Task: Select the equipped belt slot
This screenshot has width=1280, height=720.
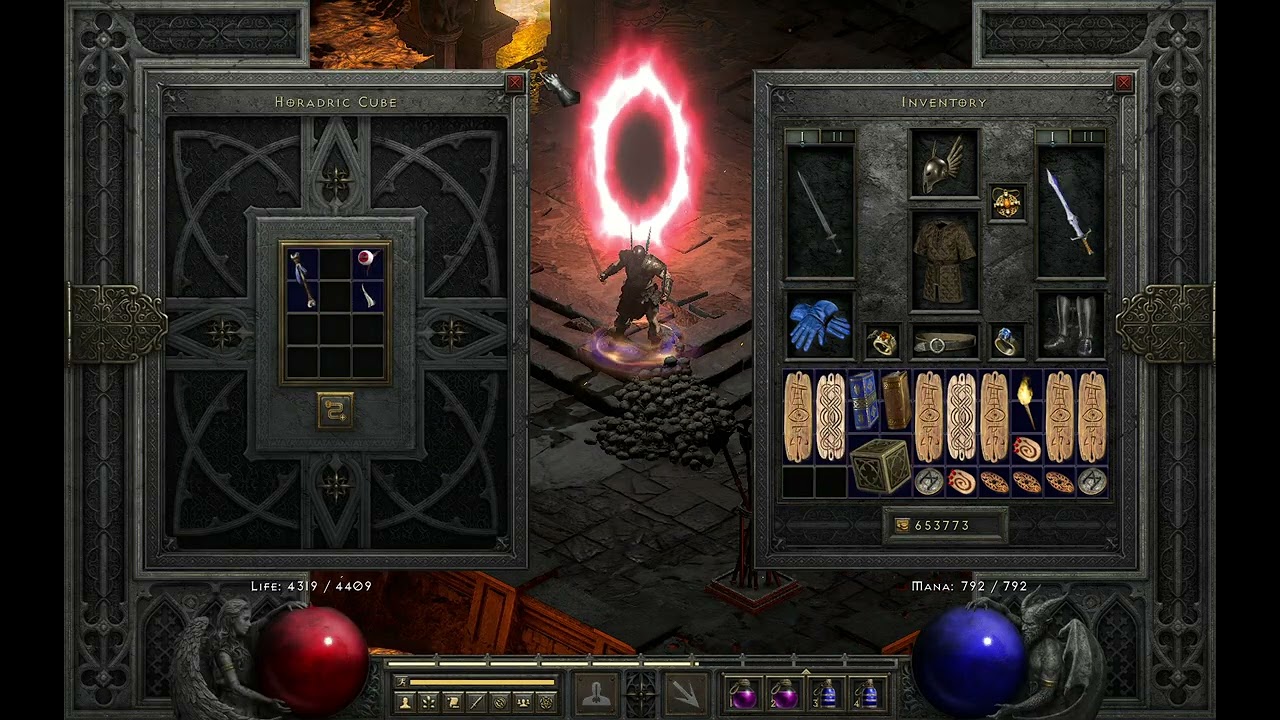Action: pos(944,342)
